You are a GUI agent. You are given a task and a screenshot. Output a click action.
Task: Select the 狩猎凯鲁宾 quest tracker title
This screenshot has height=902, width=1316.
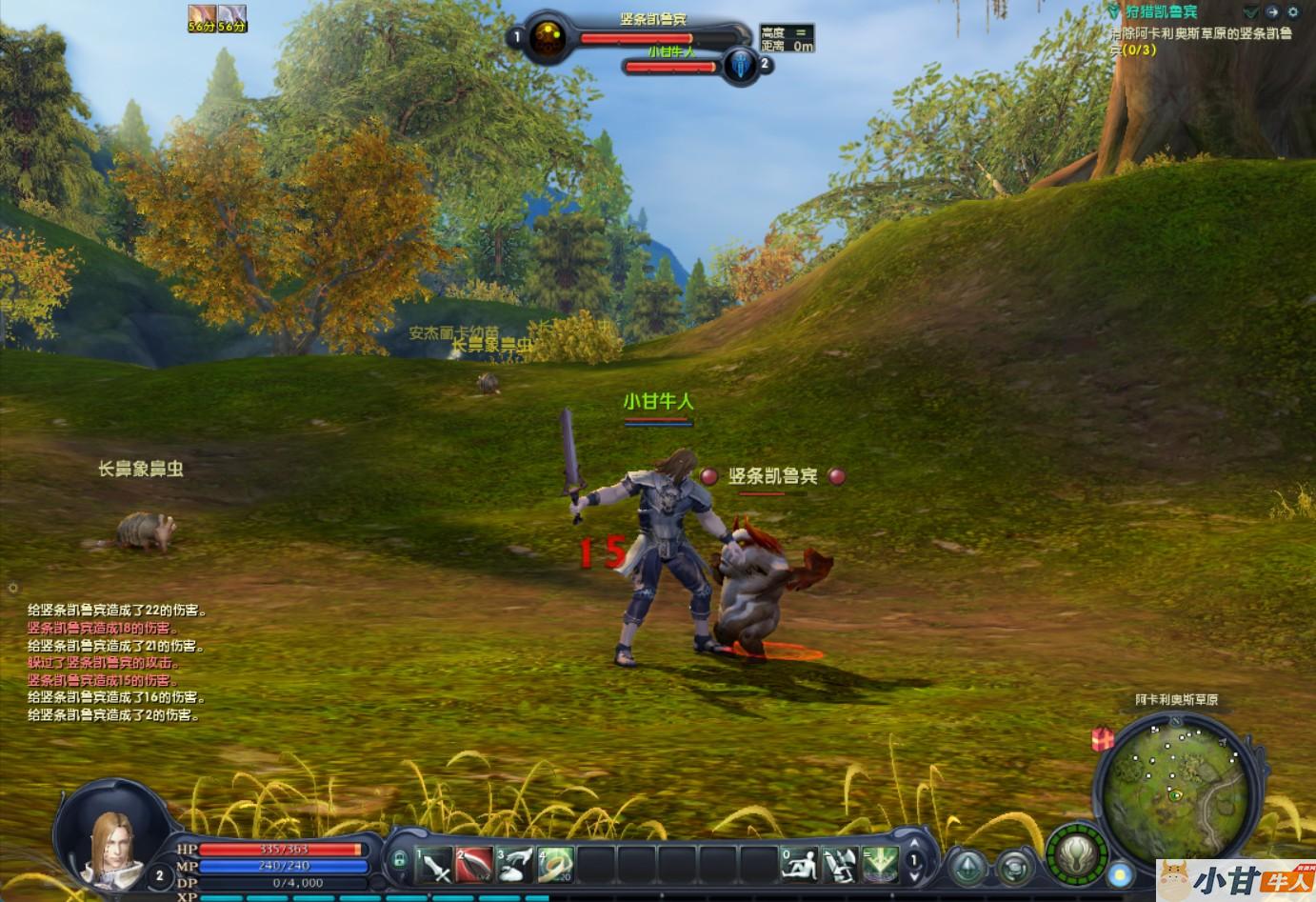coord(1161,12)
